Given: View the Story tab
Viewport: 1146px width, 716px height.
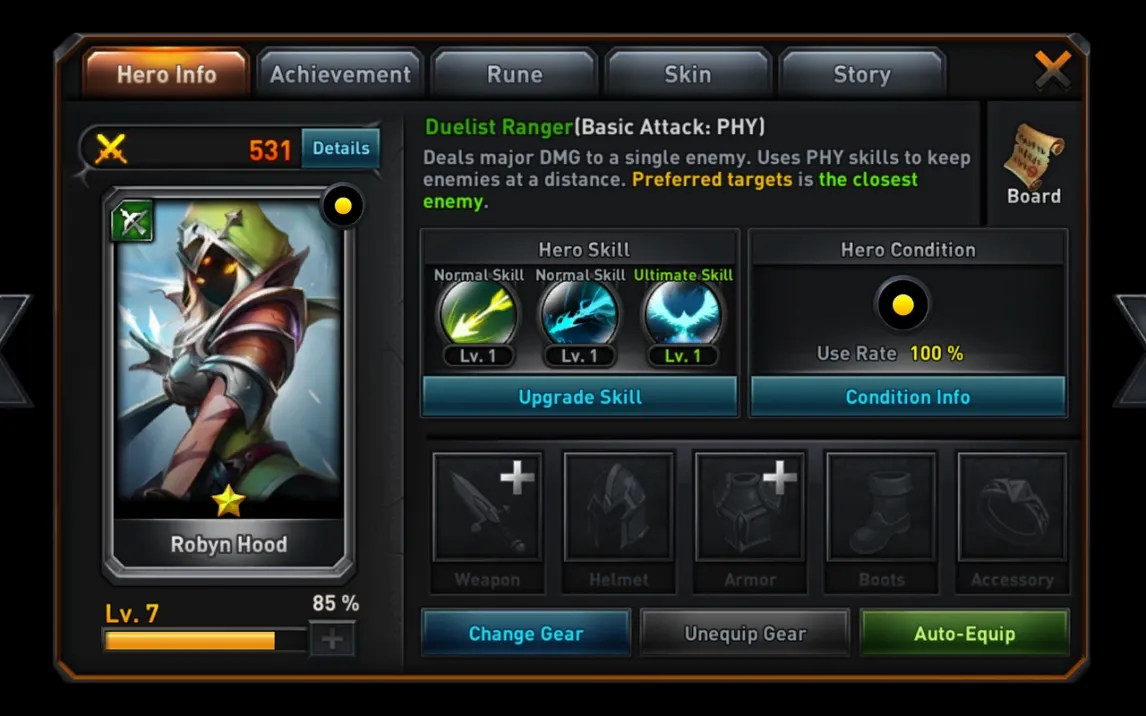Looking at the screenshot, I should pyautogui.click(x=862, y=74).
